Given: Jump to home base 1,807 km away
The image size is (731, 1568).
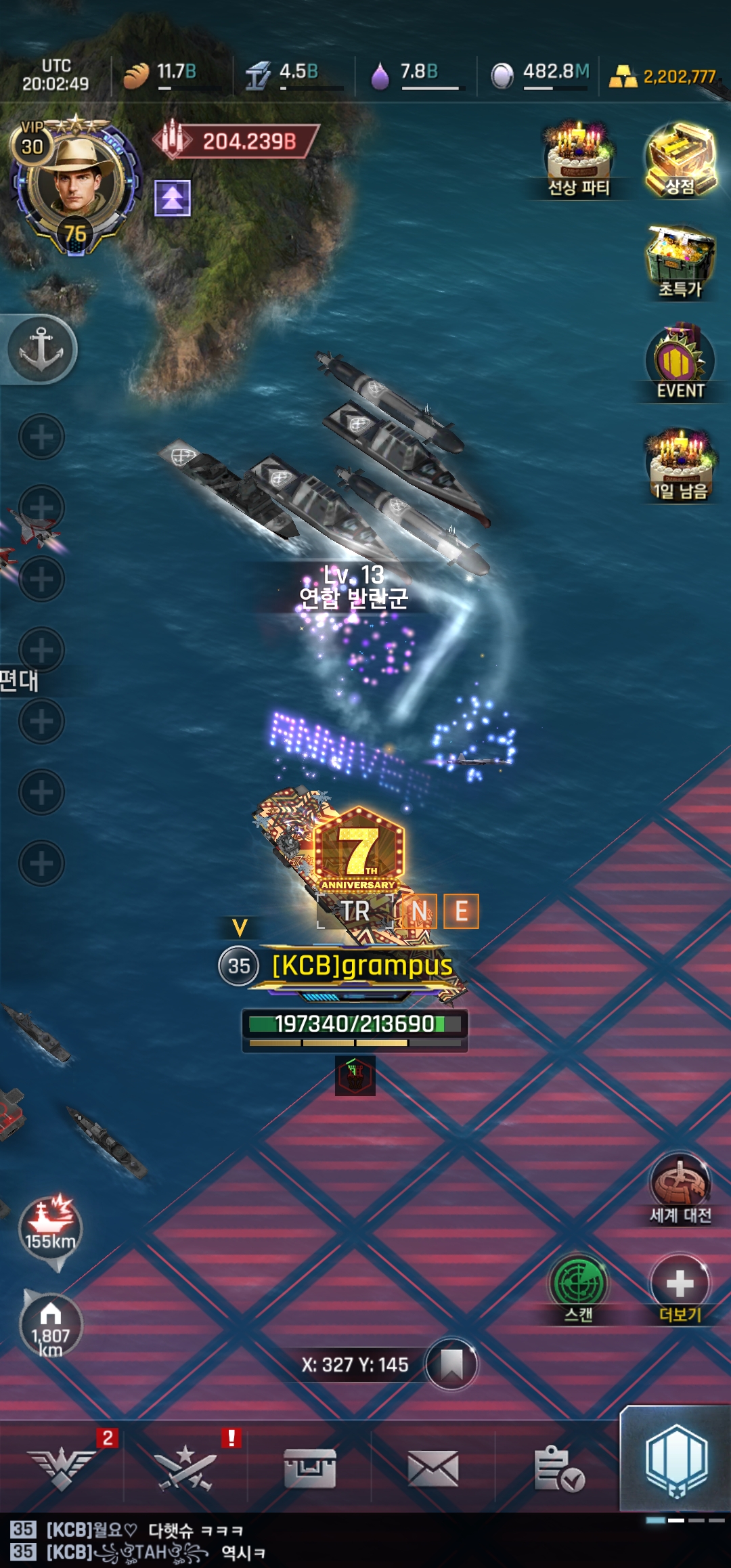Looking at the screenshot, I should (51, 1327).
